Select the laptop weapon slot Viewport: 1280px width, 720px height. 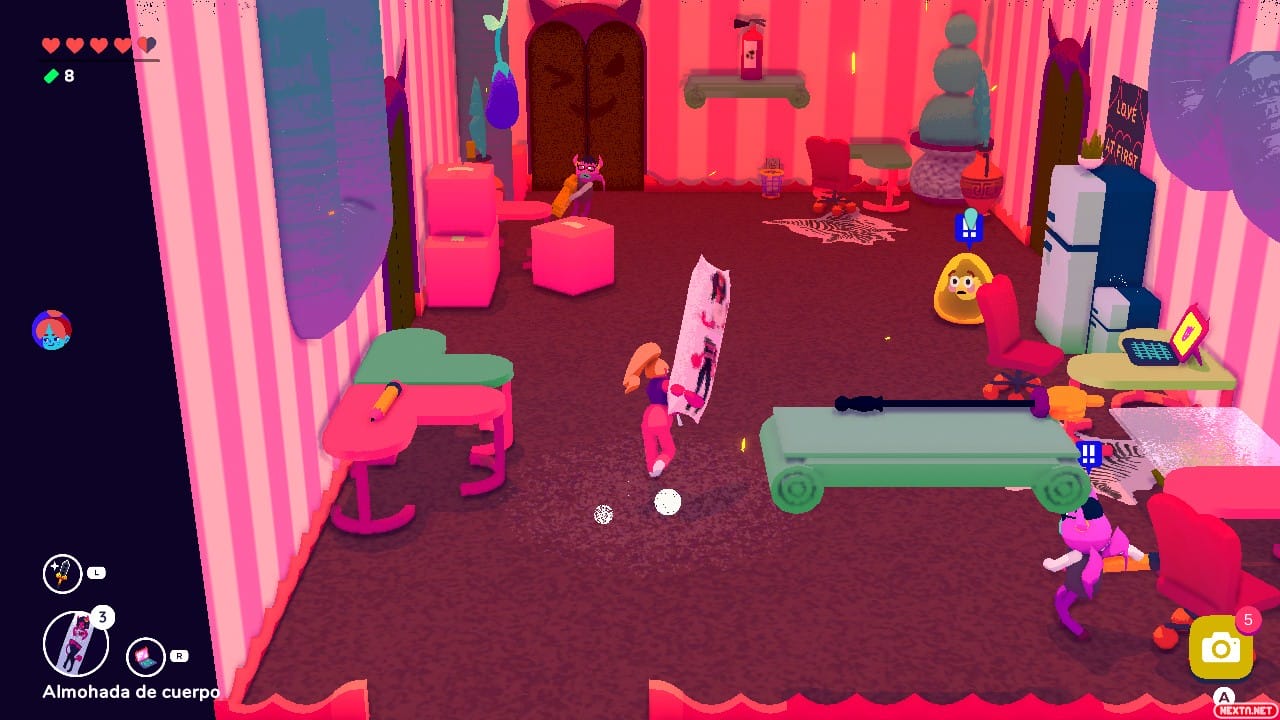146,657
